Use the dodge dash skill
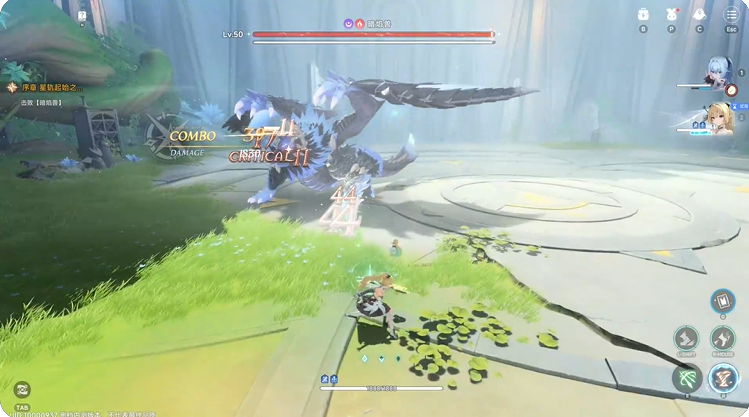The image size is (749, 417). pos(686,339)
